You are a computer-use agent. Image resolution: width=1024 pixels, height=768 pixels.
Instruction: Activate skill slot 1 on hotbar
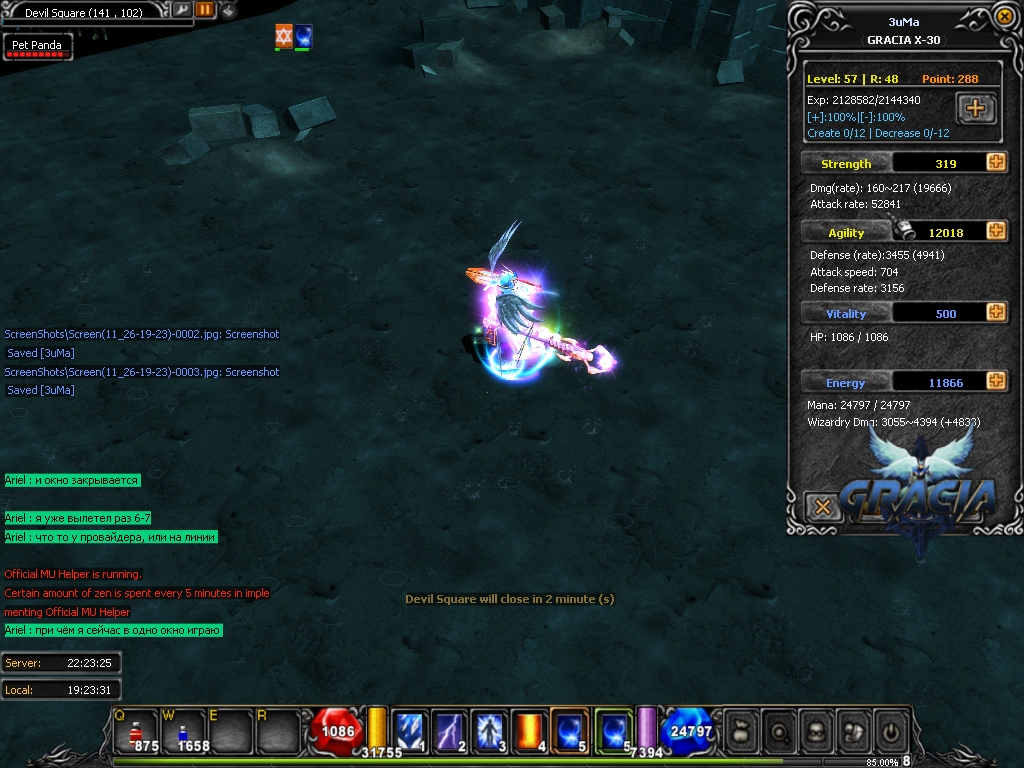point(410,731)
